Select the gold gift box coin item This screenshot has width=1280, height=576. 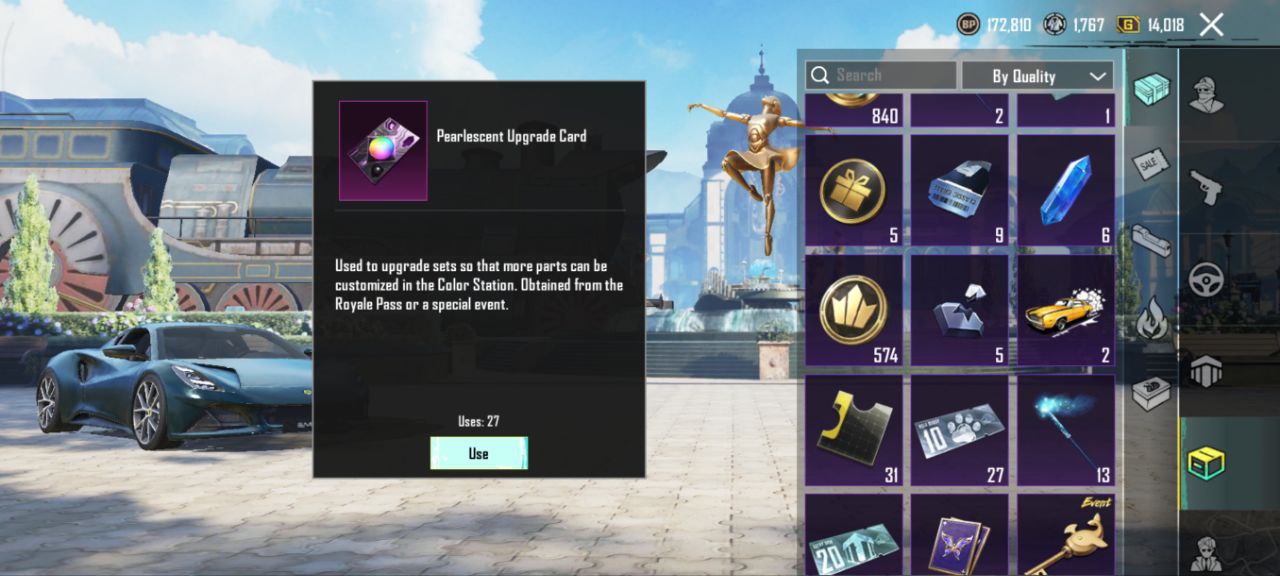(x=853, y=191)
